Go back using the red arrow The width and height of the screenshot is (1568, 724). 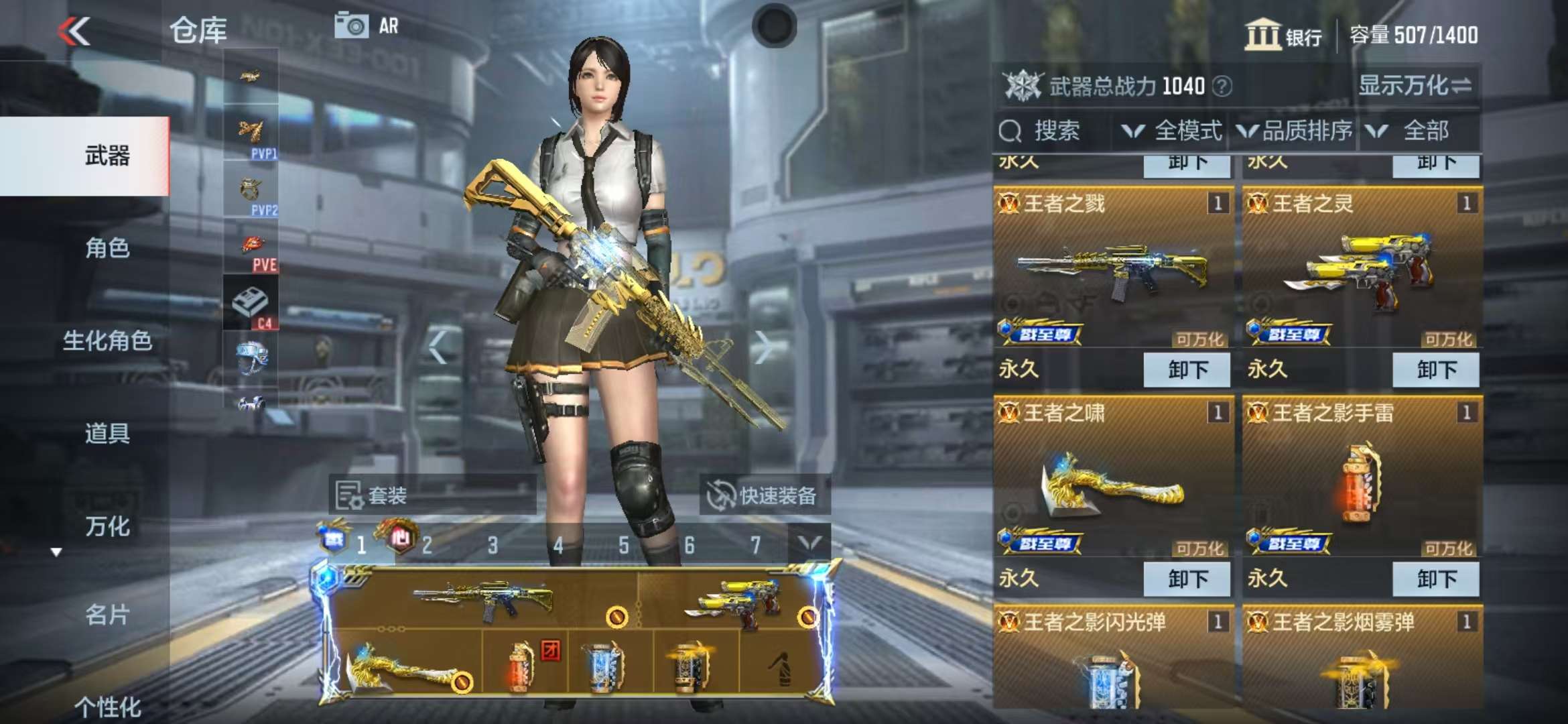74,32
